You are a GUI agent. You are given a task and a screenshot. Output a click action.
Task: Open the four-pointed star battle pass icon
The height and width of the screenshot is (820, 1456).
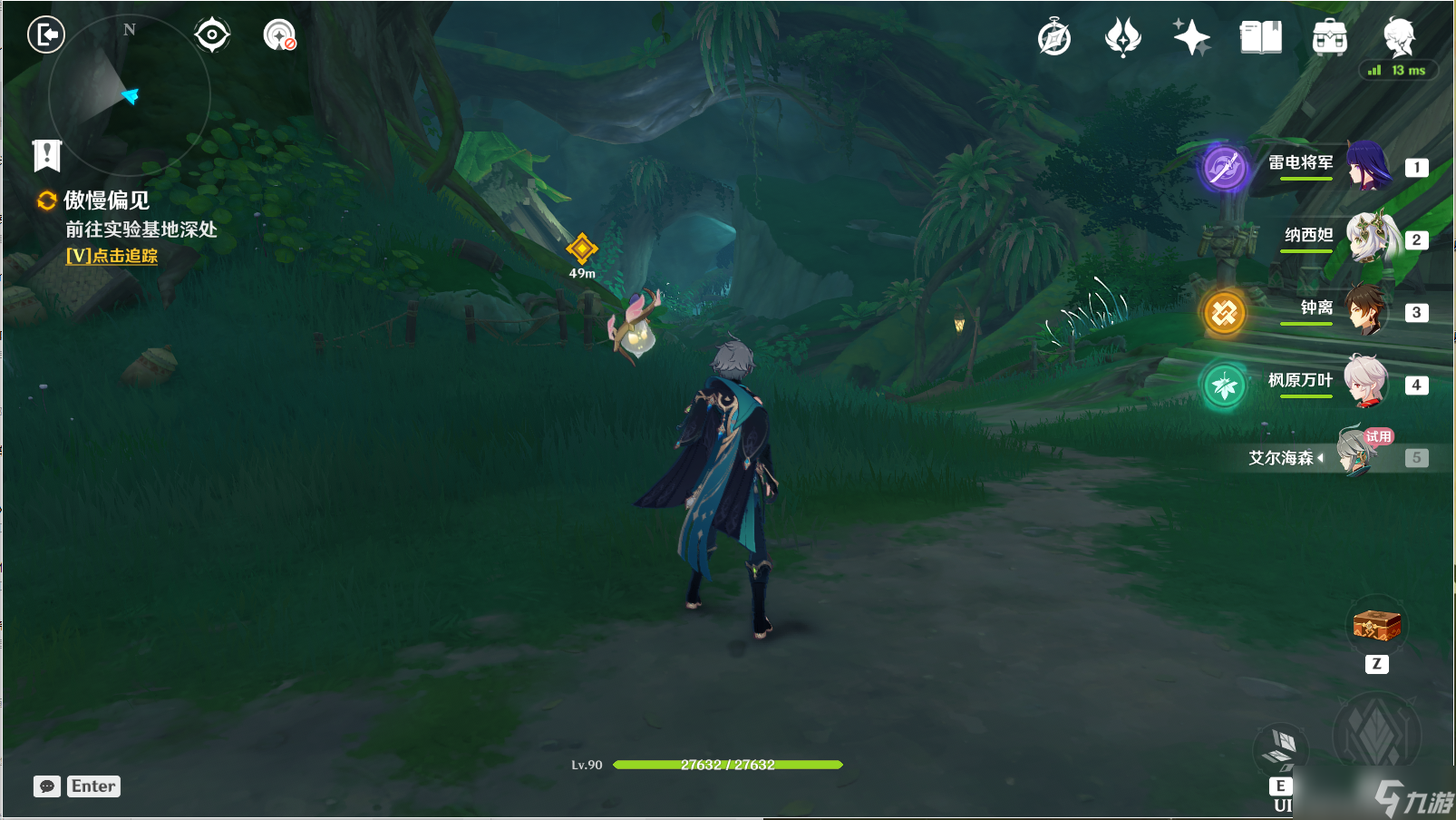(1191, 38)
